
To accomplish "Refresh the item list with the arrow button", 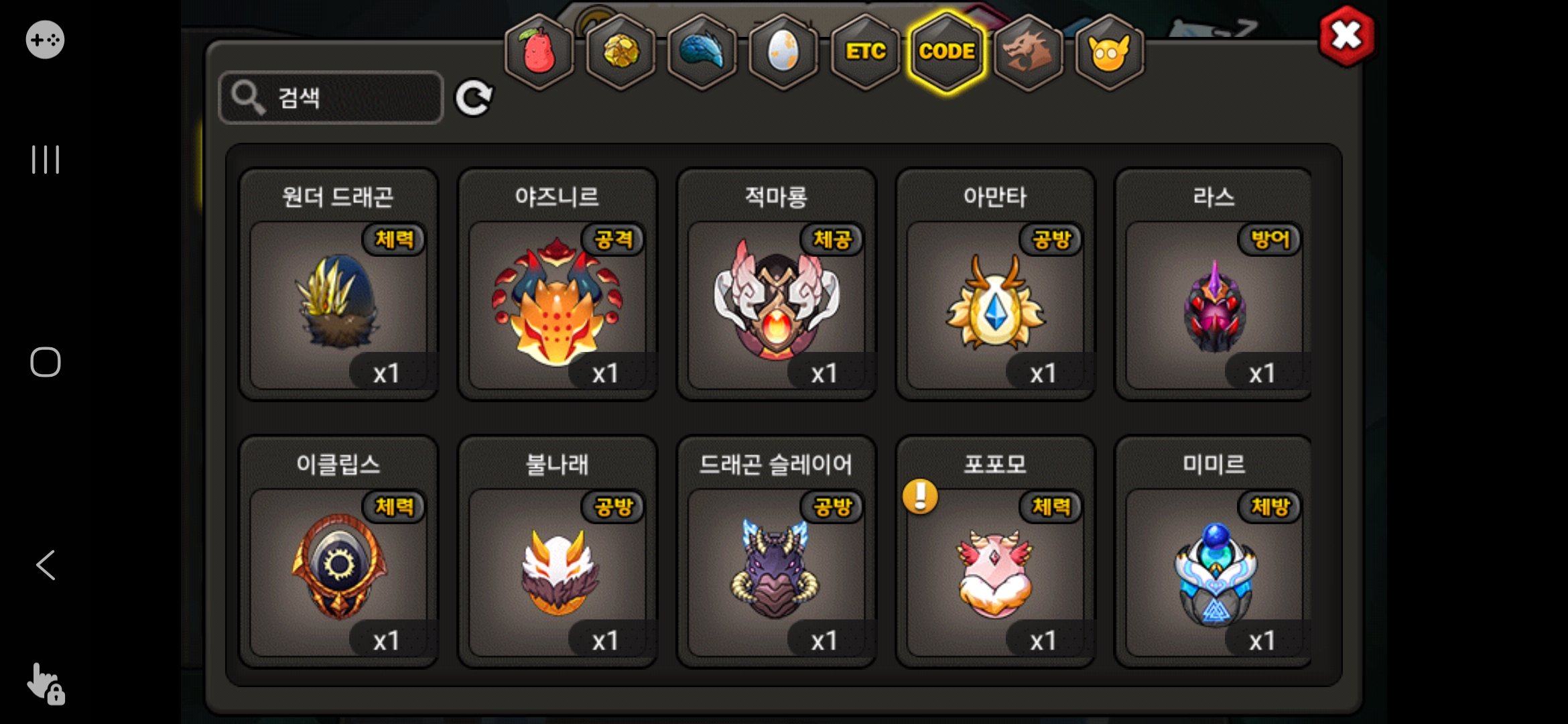I will pos(474,99).
